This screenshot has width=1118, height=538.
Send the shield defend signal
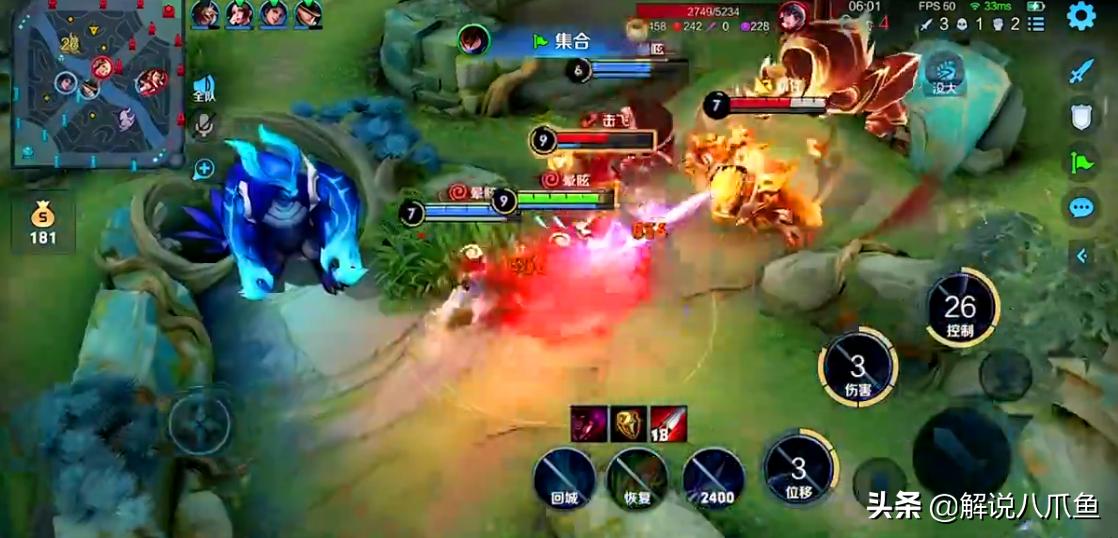click(x=1081, y=117)
